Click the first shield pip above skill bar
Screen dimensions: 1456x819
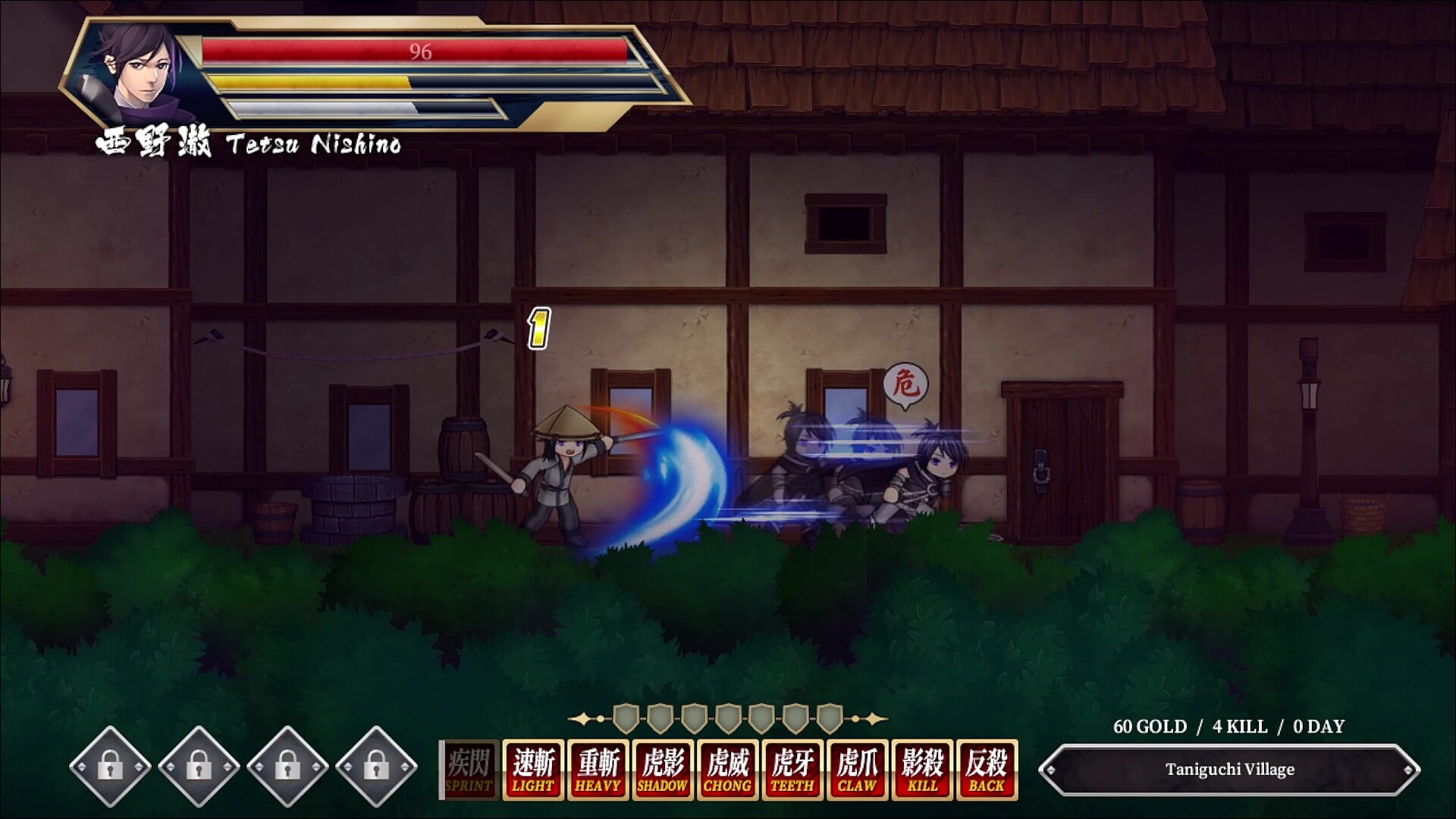coord(624,717)
